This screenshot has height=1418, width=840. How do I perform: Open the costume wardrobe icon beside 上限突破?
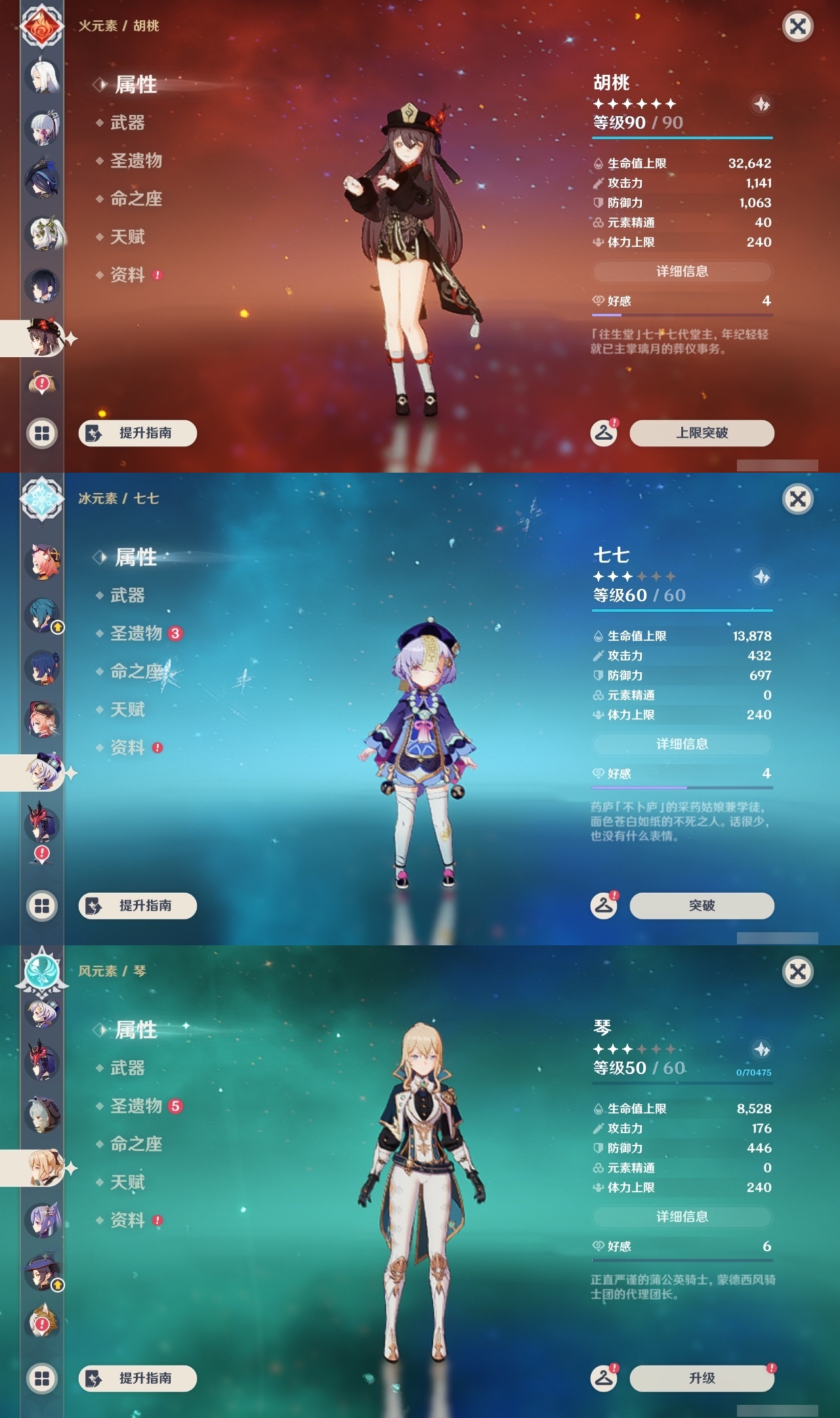pyautogui.click(x=604, y=433)
